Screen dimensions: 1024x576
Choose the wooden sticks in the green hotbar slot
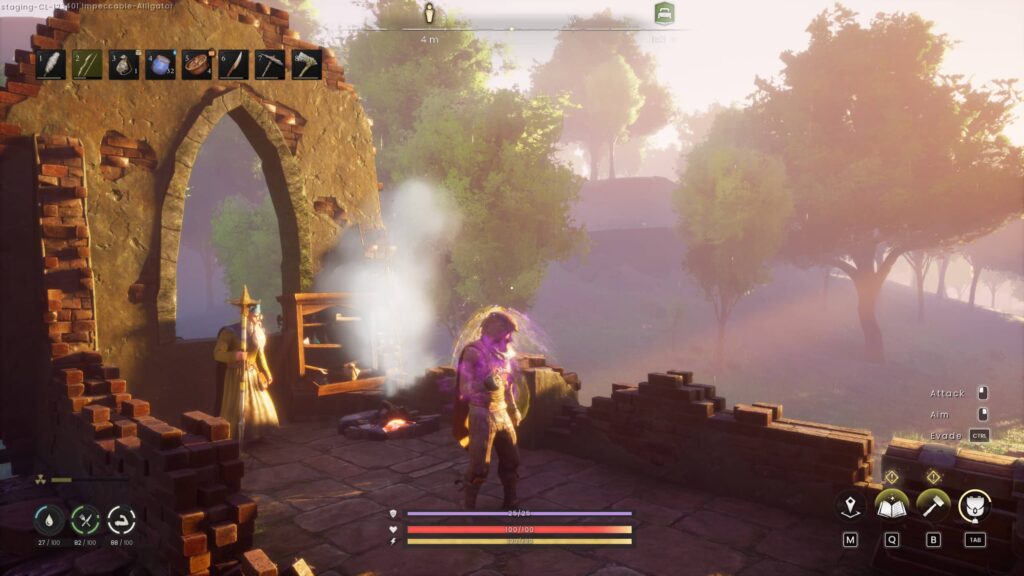coord(87,65)
